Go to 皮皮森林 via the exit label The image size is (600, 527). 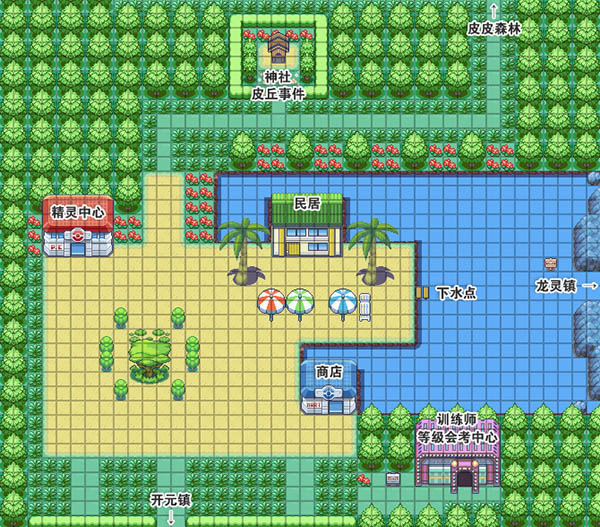[494, 29]
